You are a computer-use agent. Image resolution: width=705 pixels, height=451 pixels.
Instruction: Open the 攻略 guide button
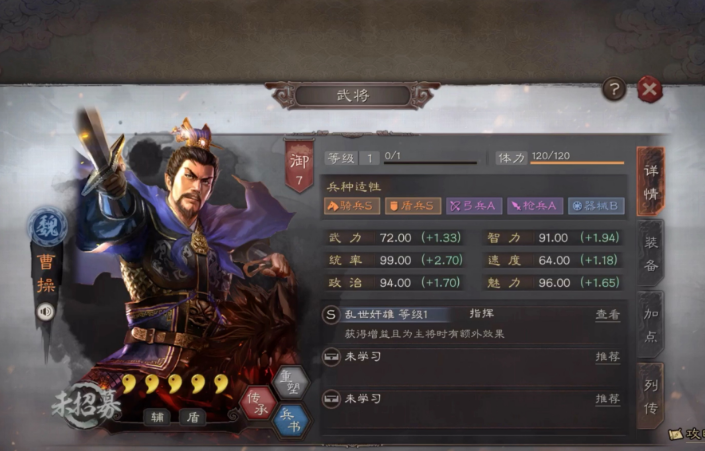[687, 437]
